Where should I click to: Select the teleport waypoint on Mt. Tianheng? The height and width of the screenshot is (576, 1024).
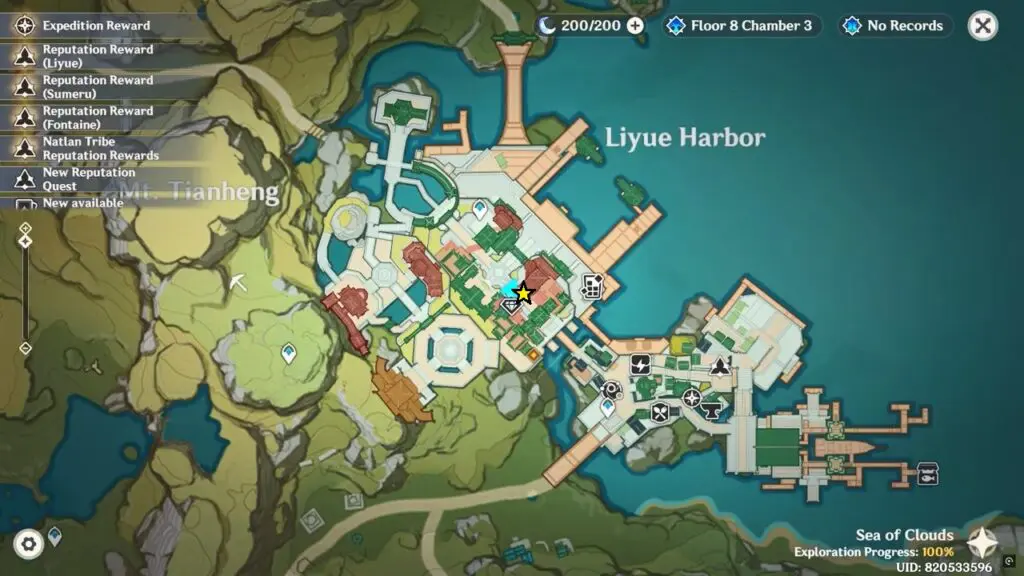289,352
